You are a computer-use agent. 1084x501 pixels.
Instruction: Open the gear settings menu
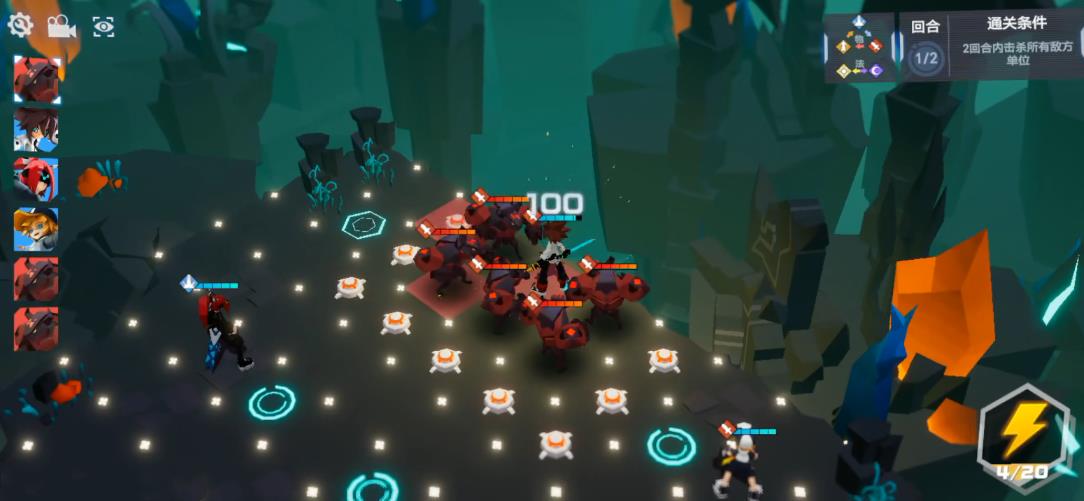20,25
